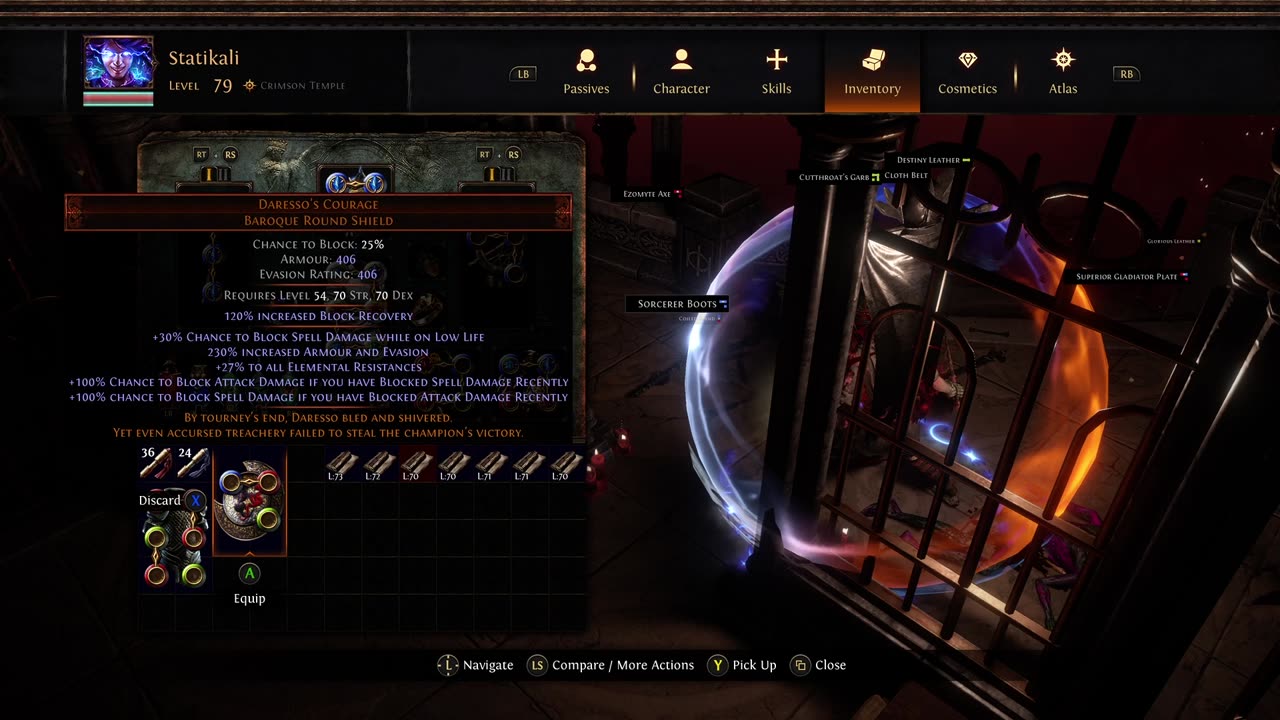1280x720 pixels.
Task: Click the Ezomyte Axe loot label
Action: pos(648,194)
